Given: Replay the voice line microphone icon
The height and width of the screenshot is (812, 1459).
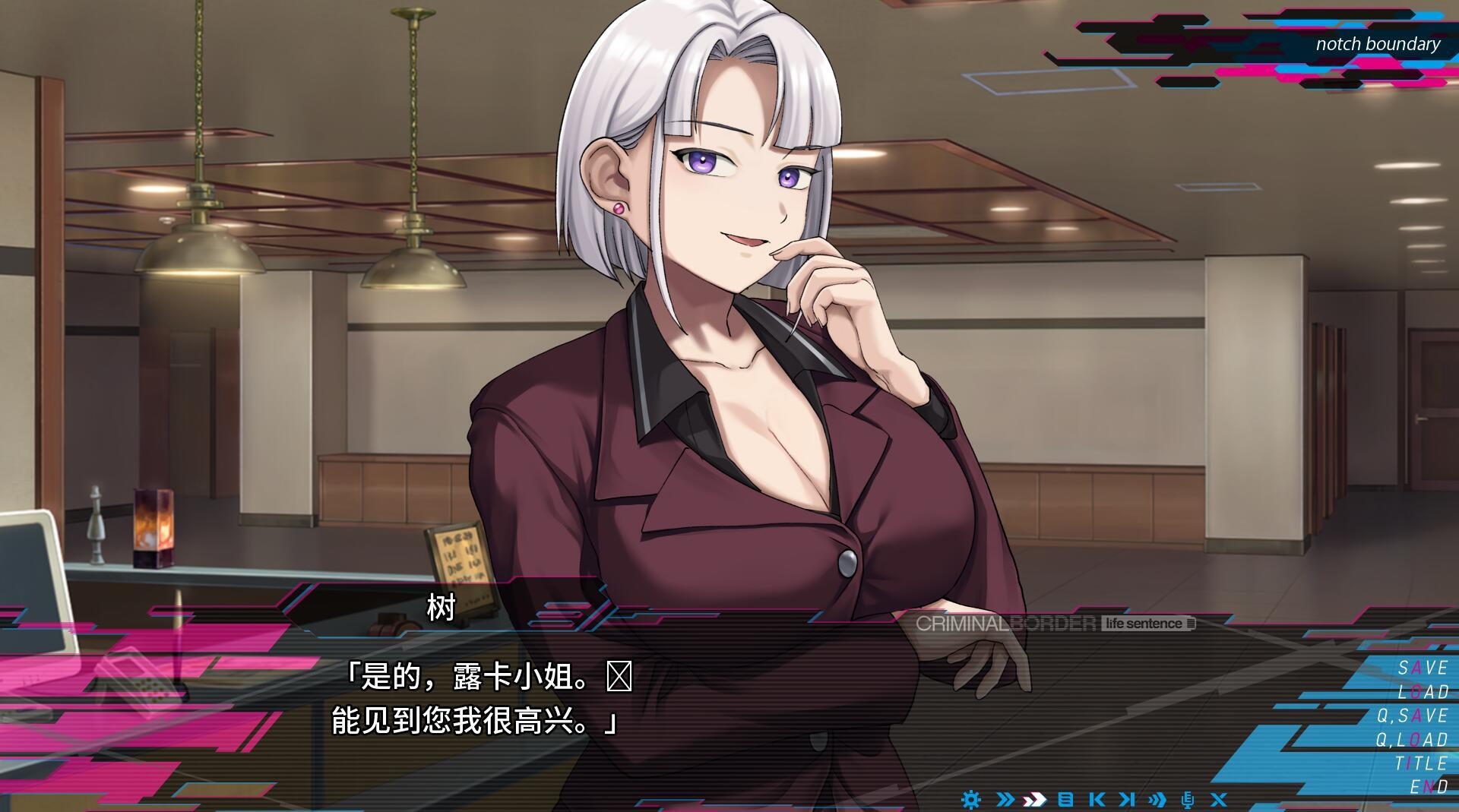Looking at the screenshot, I should click(x=1186, y=800).
